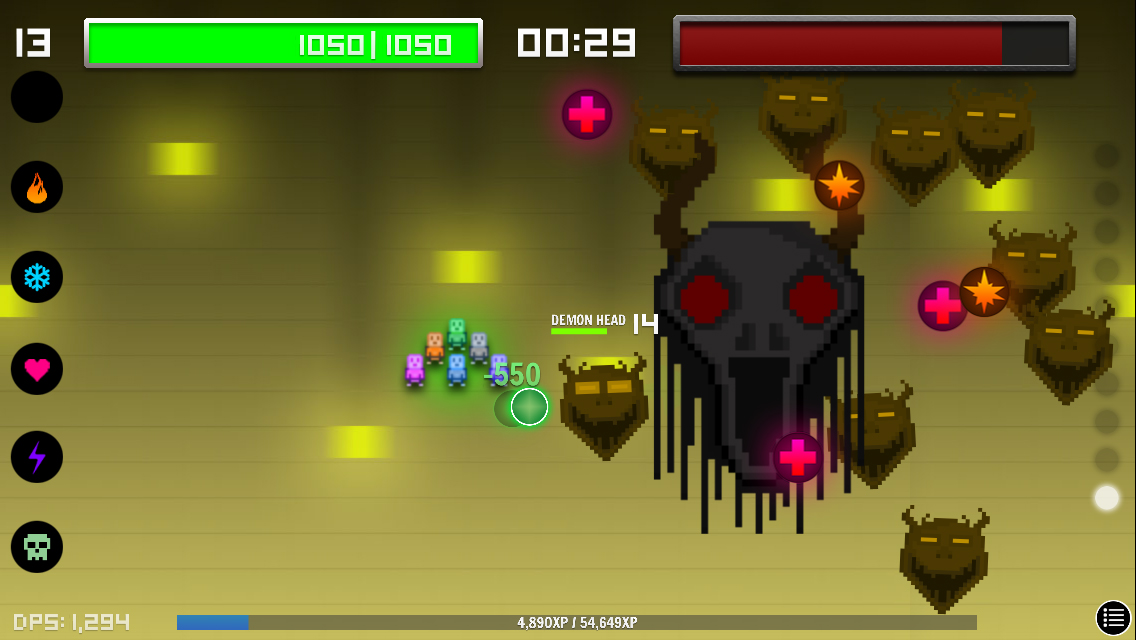Activate the blue snowflake freeze ability
Screen dimensions: 1136x640
(37, 277)
